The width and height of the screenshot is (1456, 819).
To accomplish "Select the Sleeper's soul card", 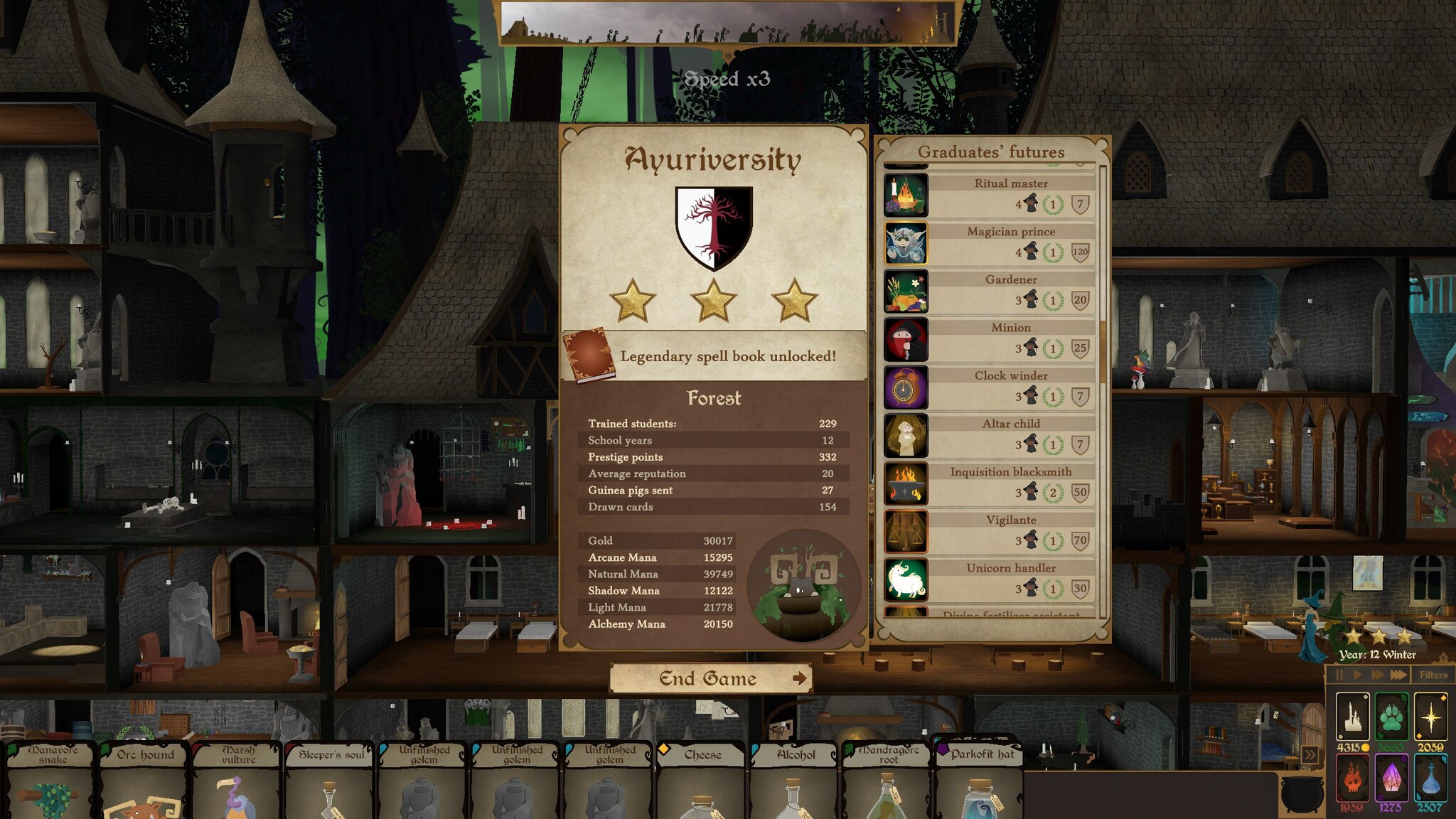I will click(331, 782).
